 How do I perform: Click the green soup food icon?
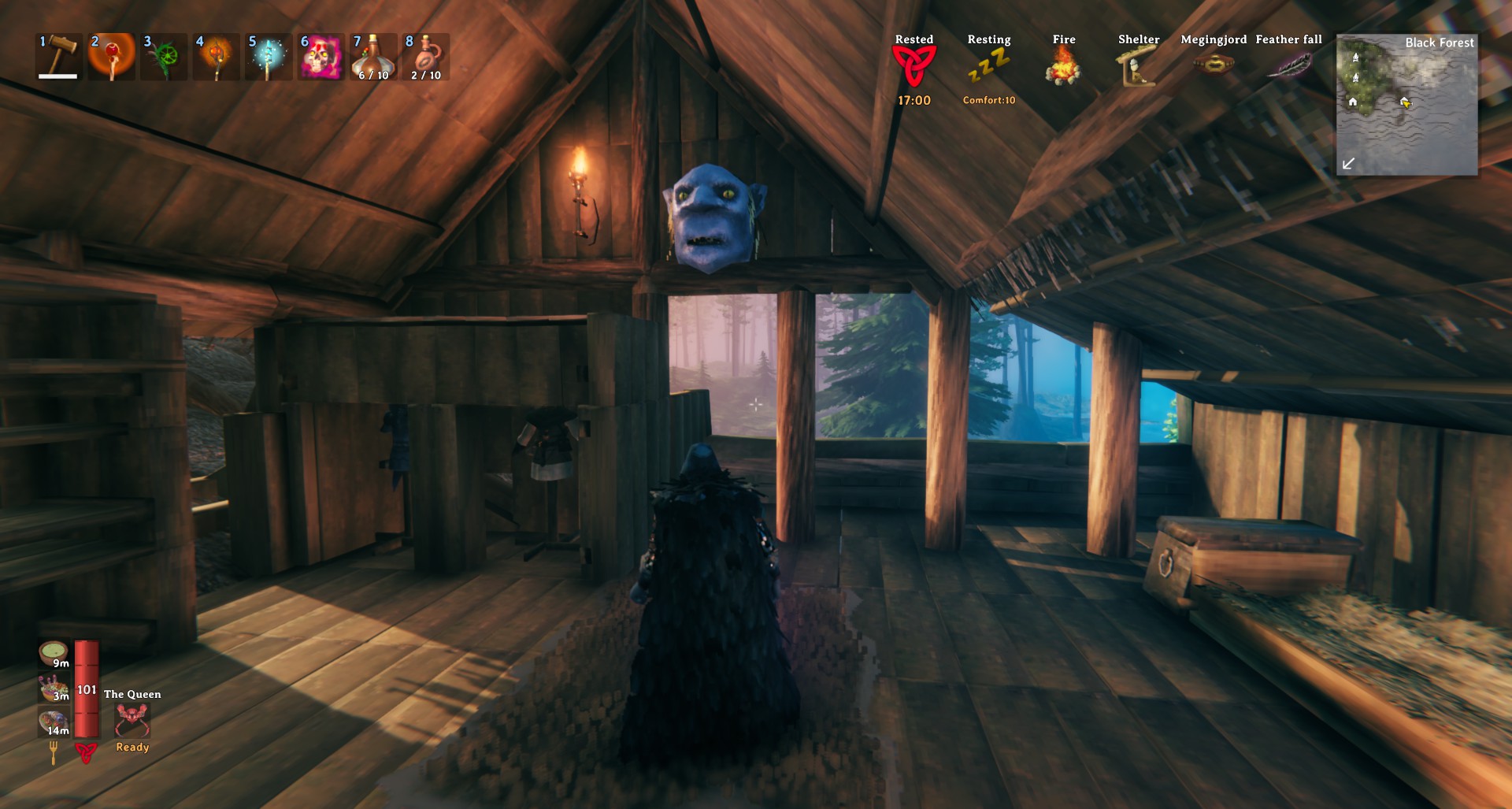pos(54,654)
